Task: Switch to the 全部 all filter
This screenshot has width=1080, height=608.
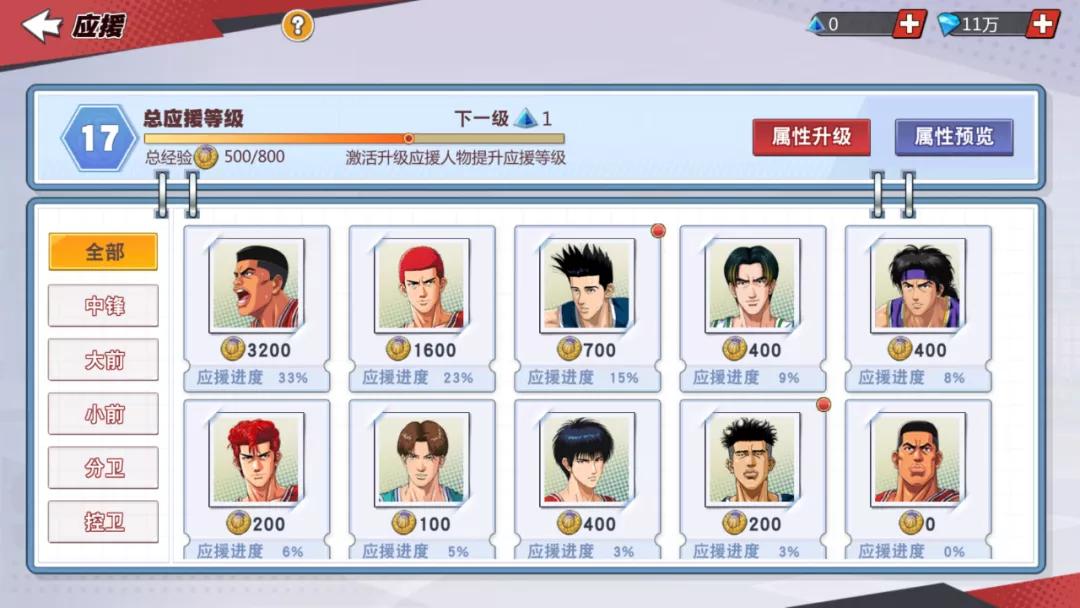Action: click(x=104, y=252)
